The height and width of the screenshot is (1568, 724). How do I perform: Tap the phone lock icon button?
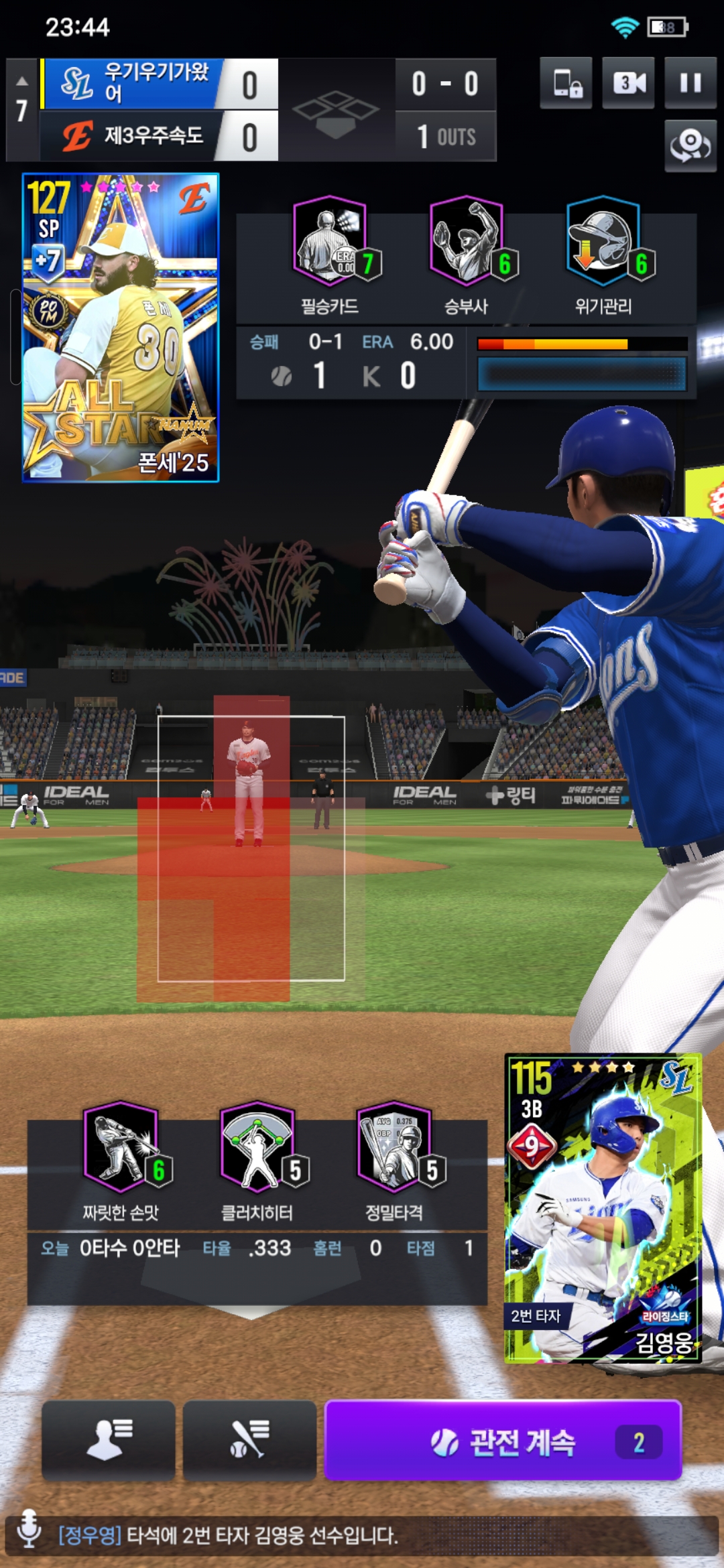(x=566, y=83)
